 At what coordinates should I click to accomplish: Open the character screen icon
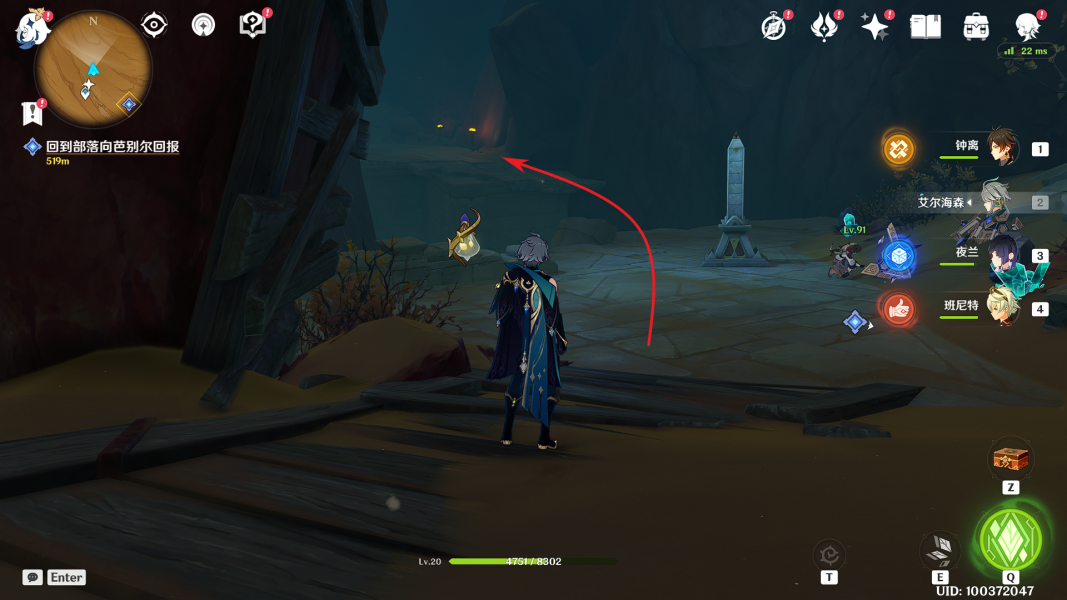coord(1027,27)
